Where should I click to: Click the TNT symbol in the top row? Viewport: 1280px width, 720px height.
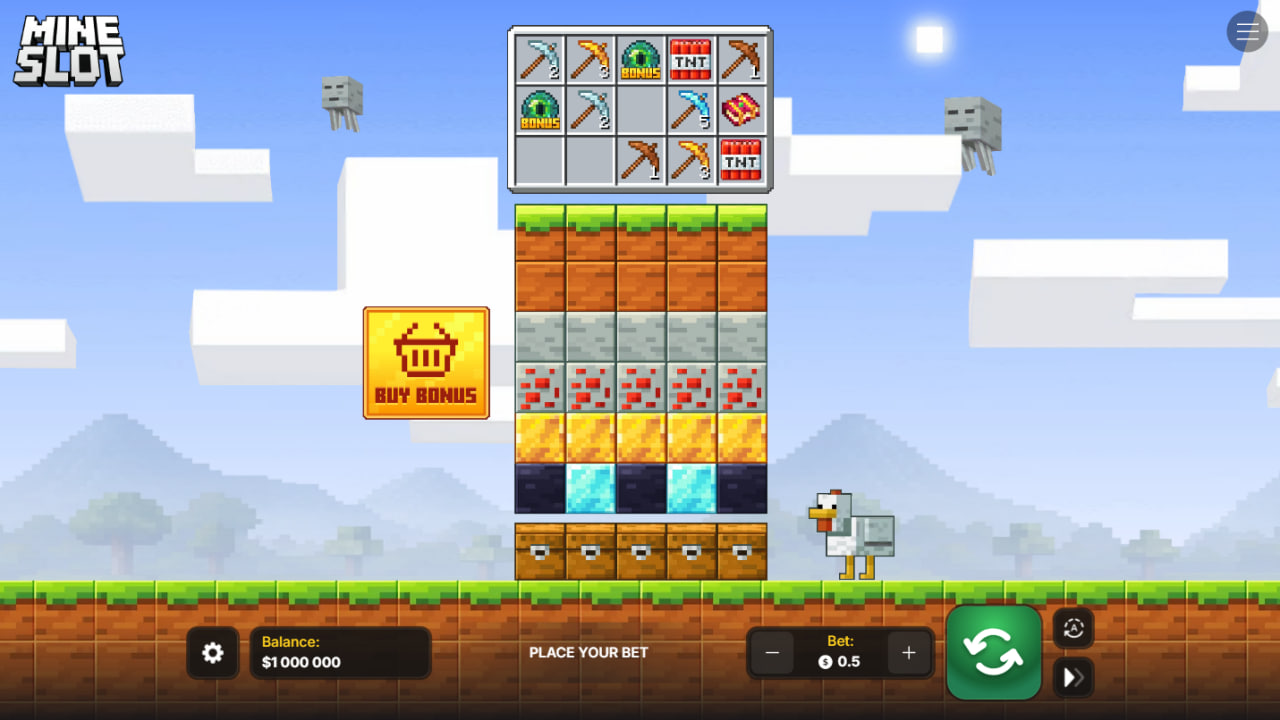[x=692, y=60]
